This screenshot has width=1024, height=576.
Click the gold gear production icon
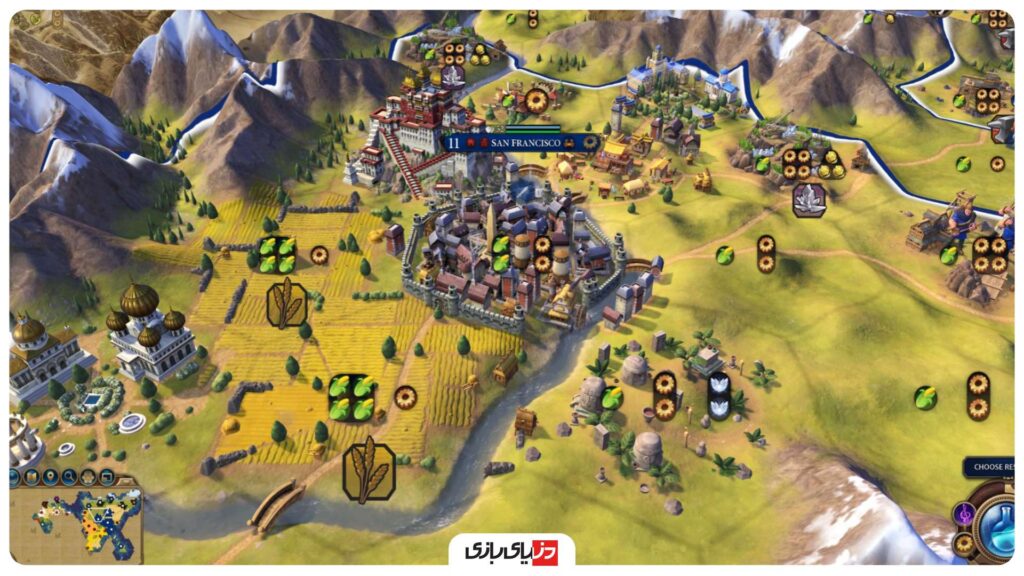[962, 545]
